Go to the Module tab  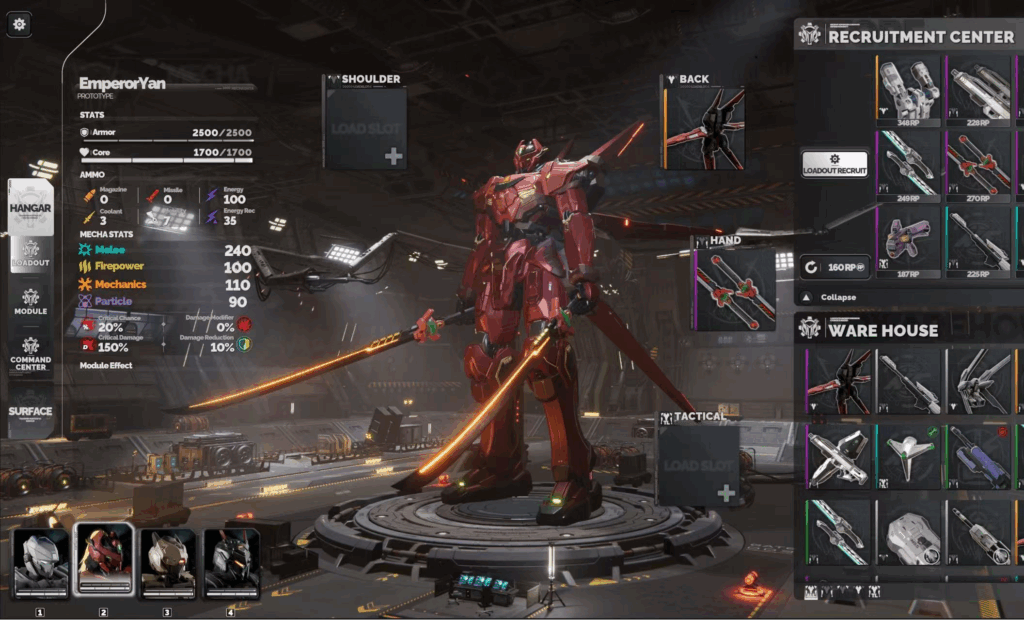[30, 302]
